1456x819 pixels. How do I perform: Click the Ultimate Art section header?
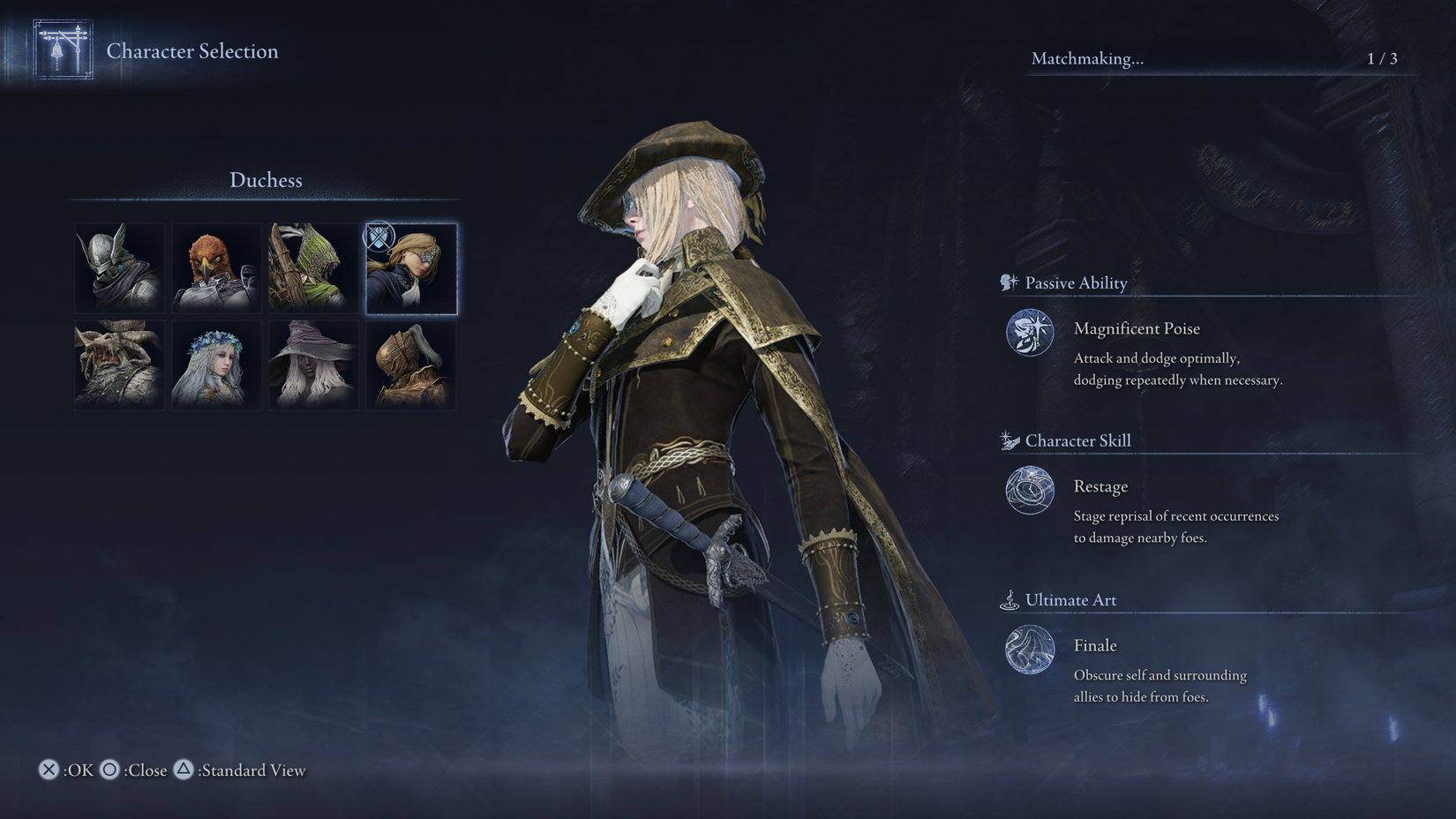[1070, 600]
